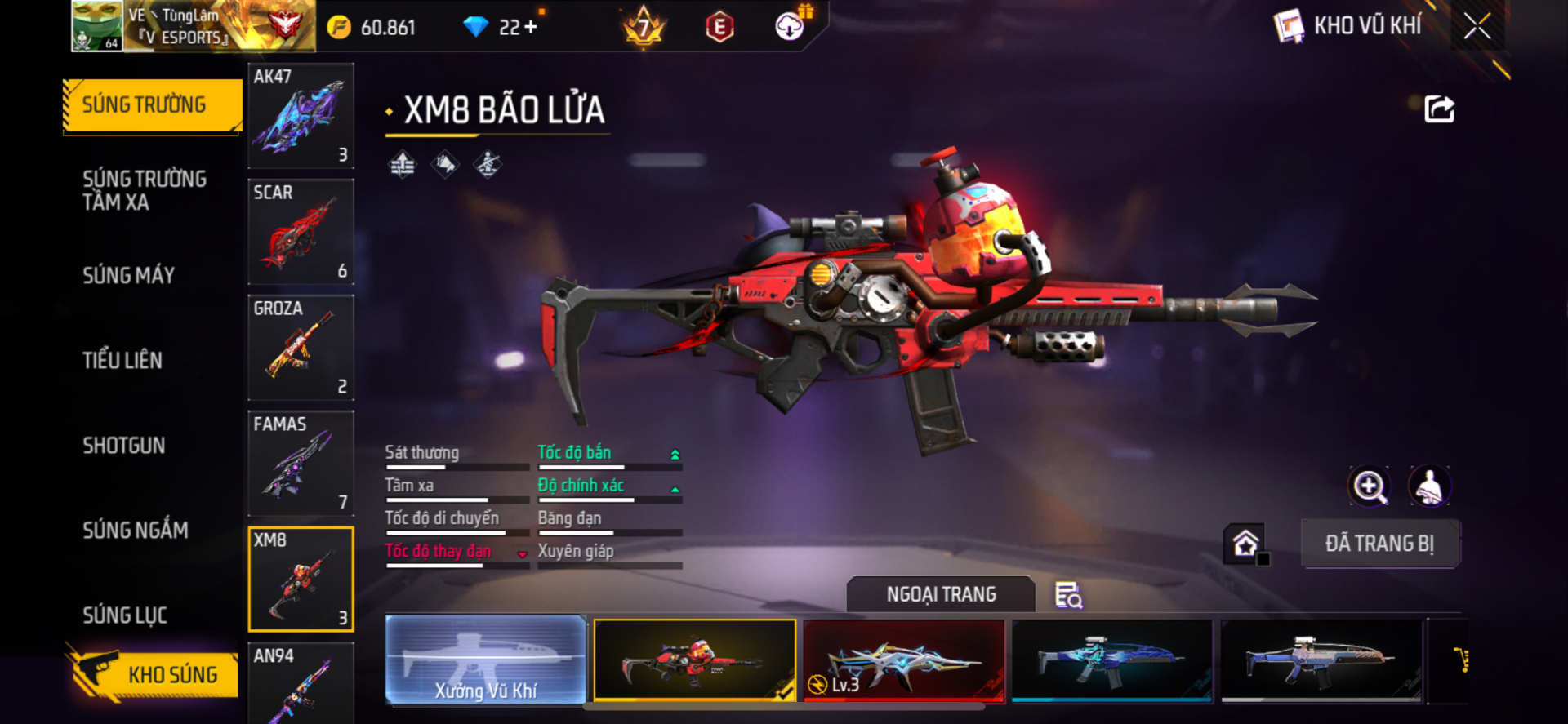Choose the SCAR weapon tile
This screenshot has height=724, width=1568.
click(301, 232)
